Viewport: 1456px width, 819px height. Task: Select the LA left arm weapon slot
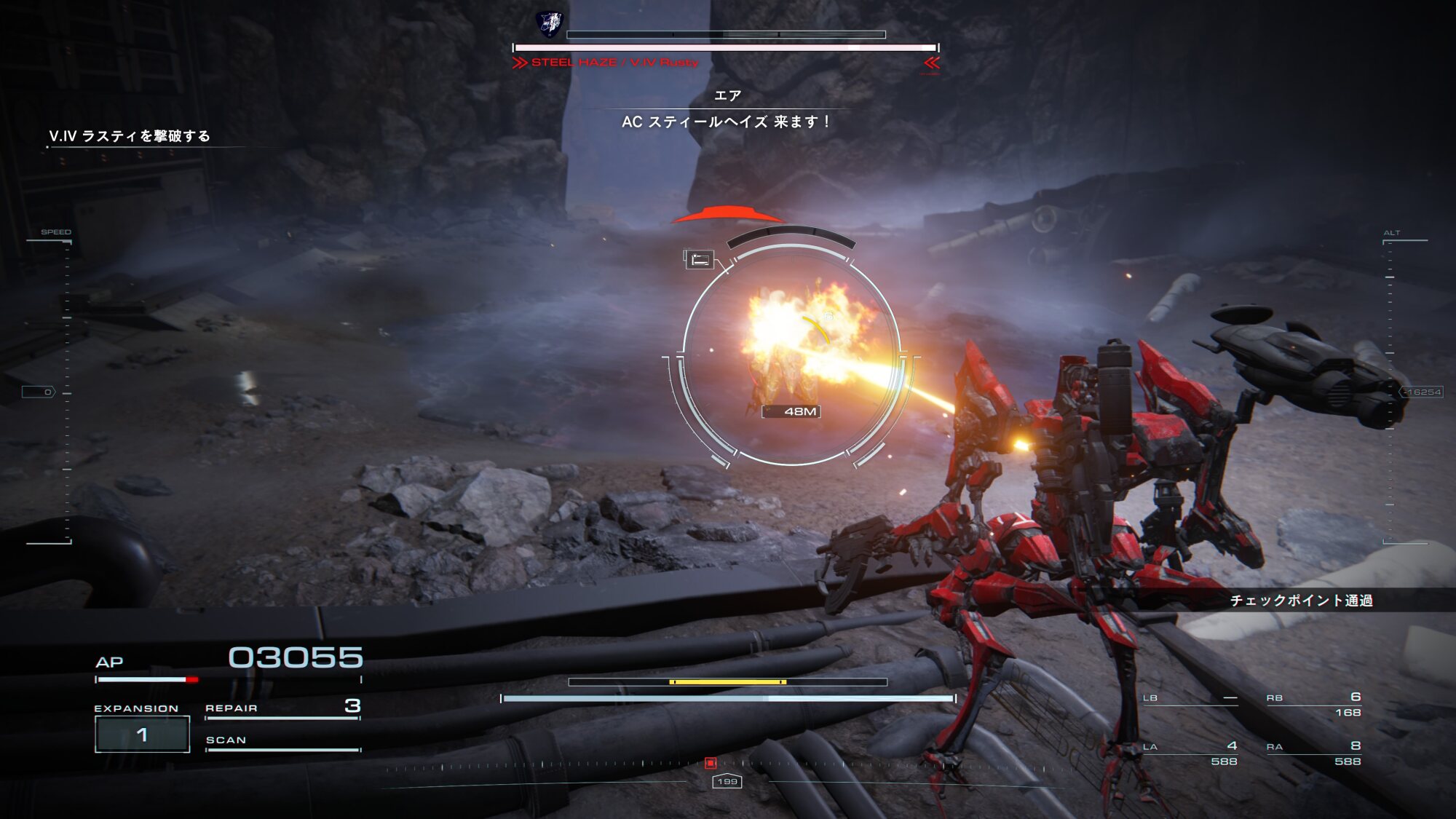click(x=1190, y=753)
